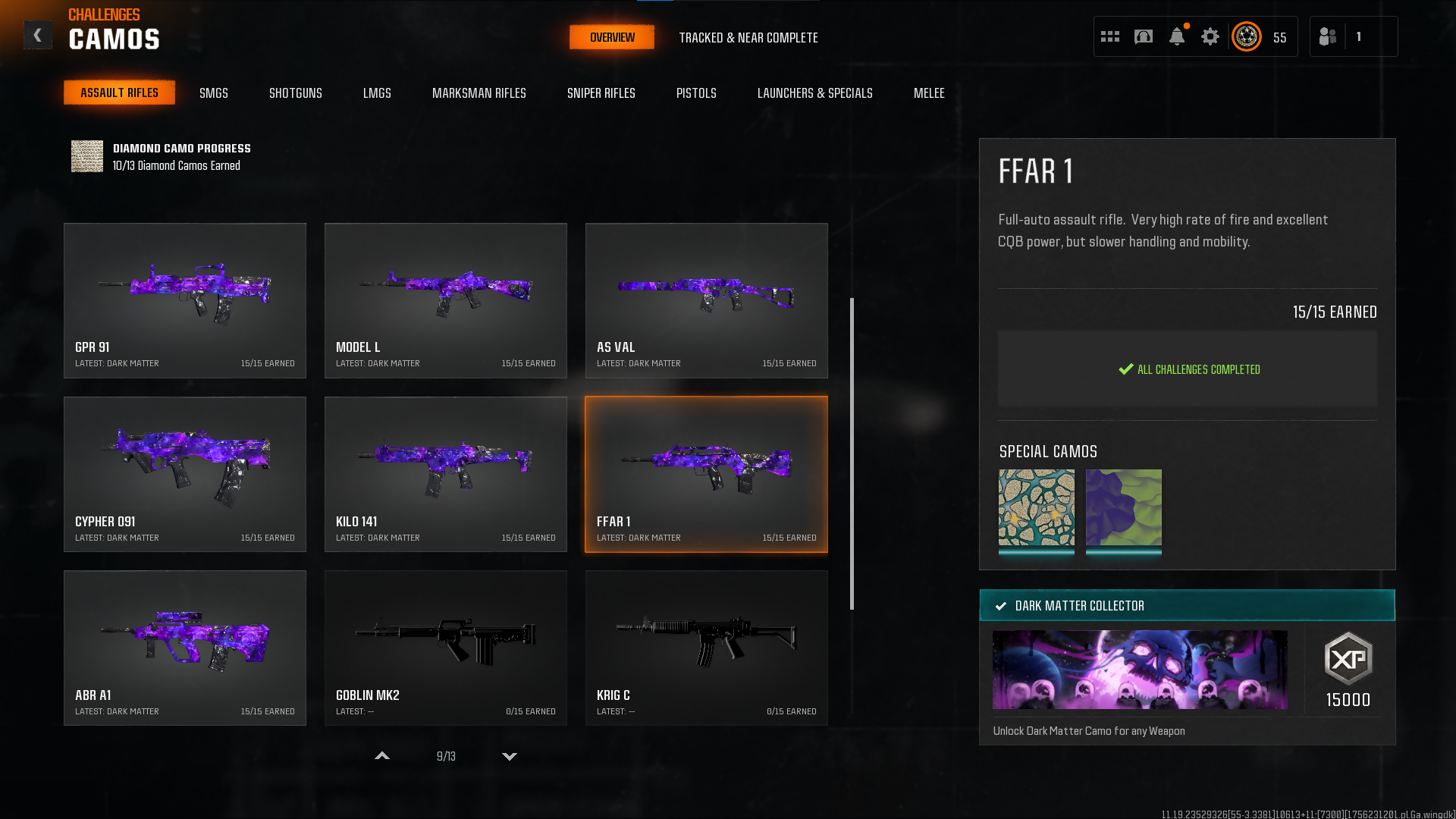Screen dimensions: 1456x819
Task: Open the notifications bell
Action: point(1177,36)
